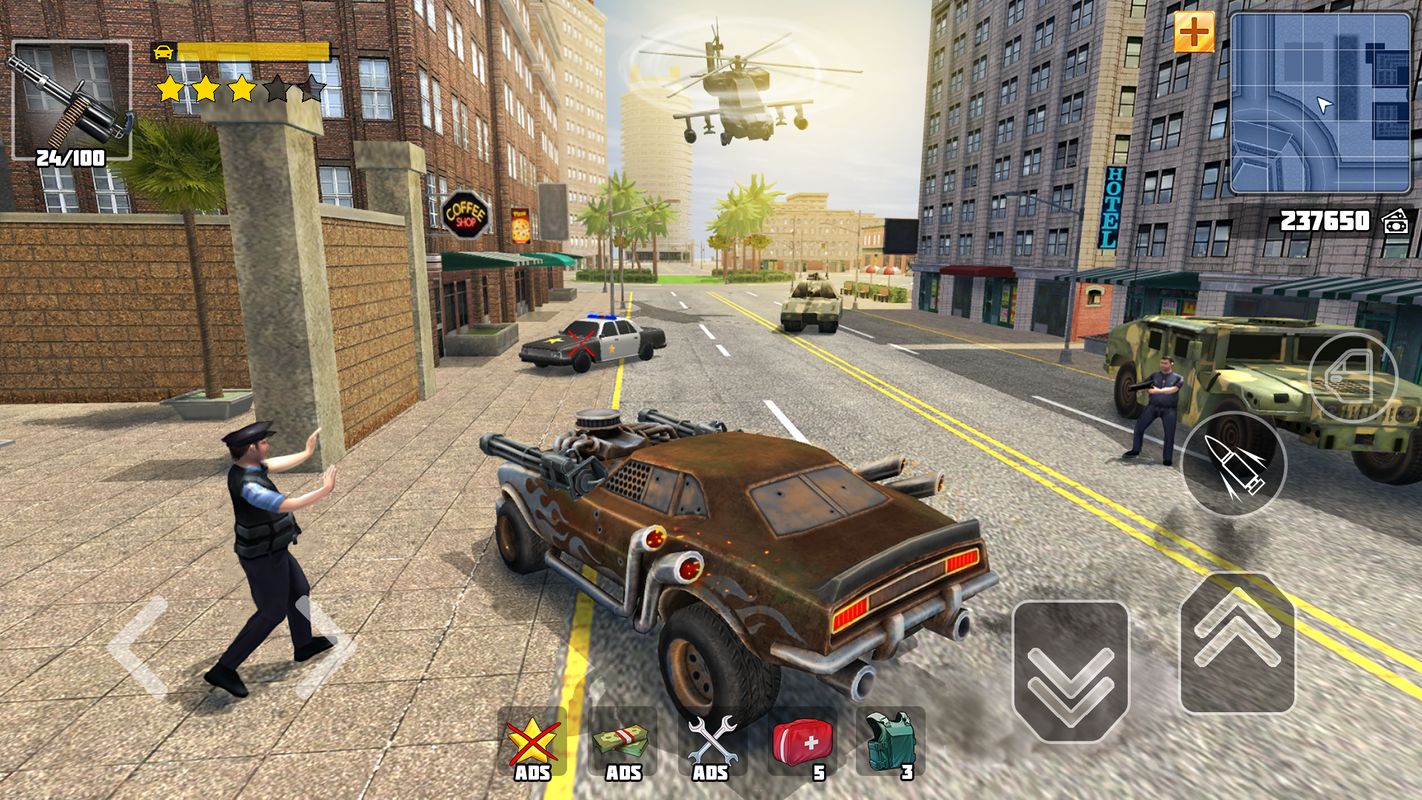Screen dimensions: 1422x800
Task: Get free cash from the money ad icon
Action: (622, 743)
